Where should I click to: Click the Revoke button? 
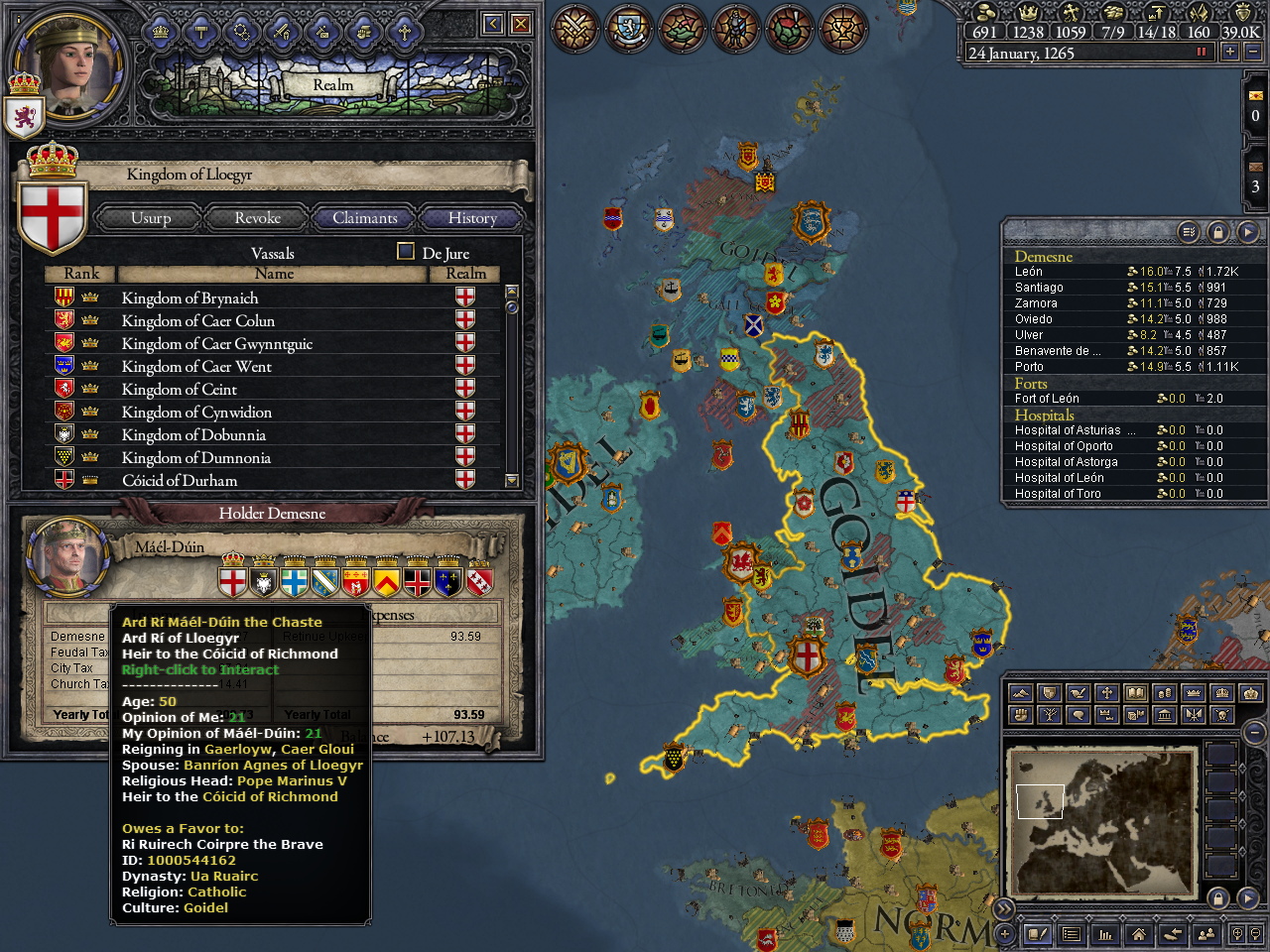(256, 218)
